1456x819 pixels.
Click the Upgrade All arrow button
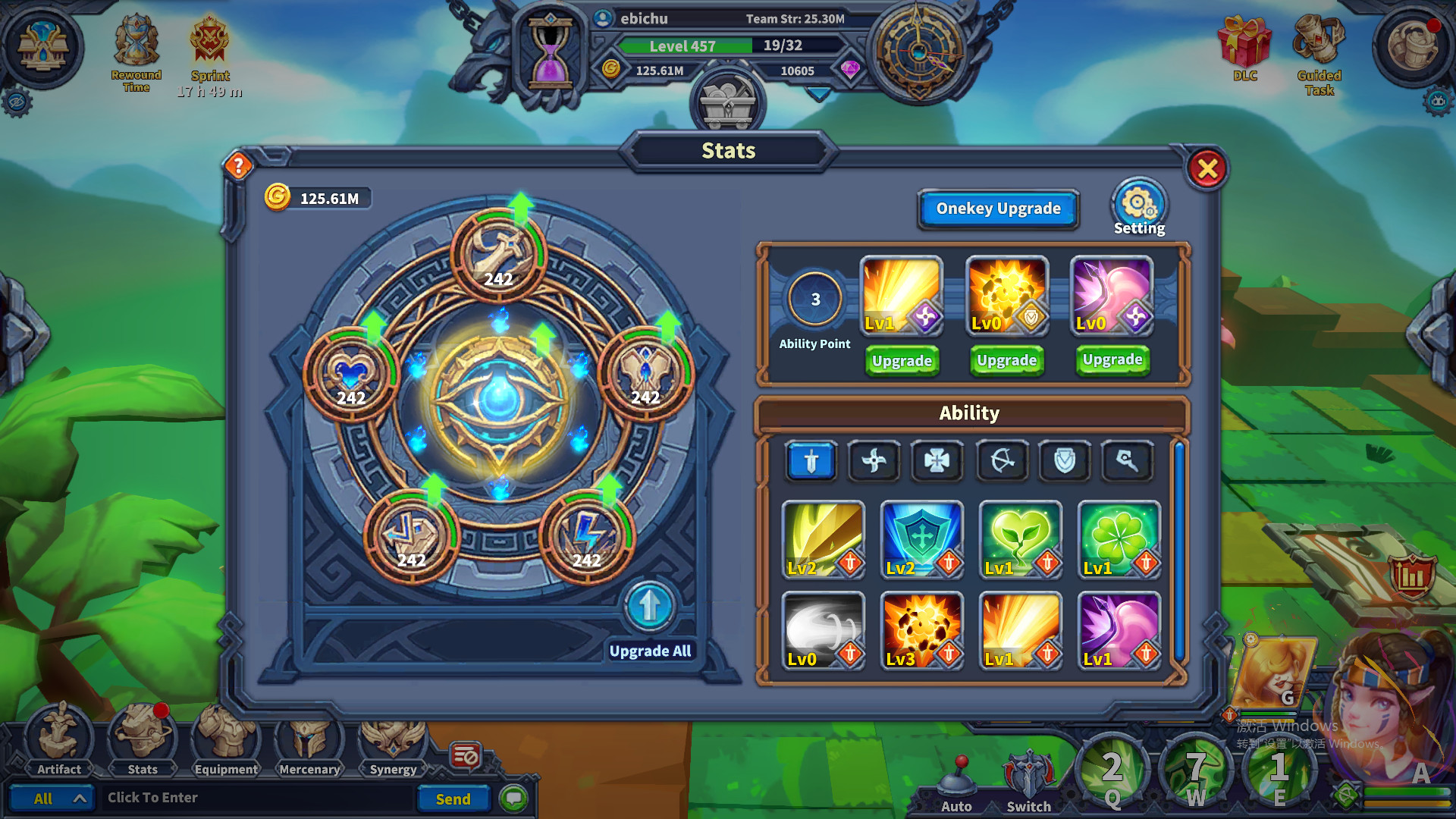649,607
